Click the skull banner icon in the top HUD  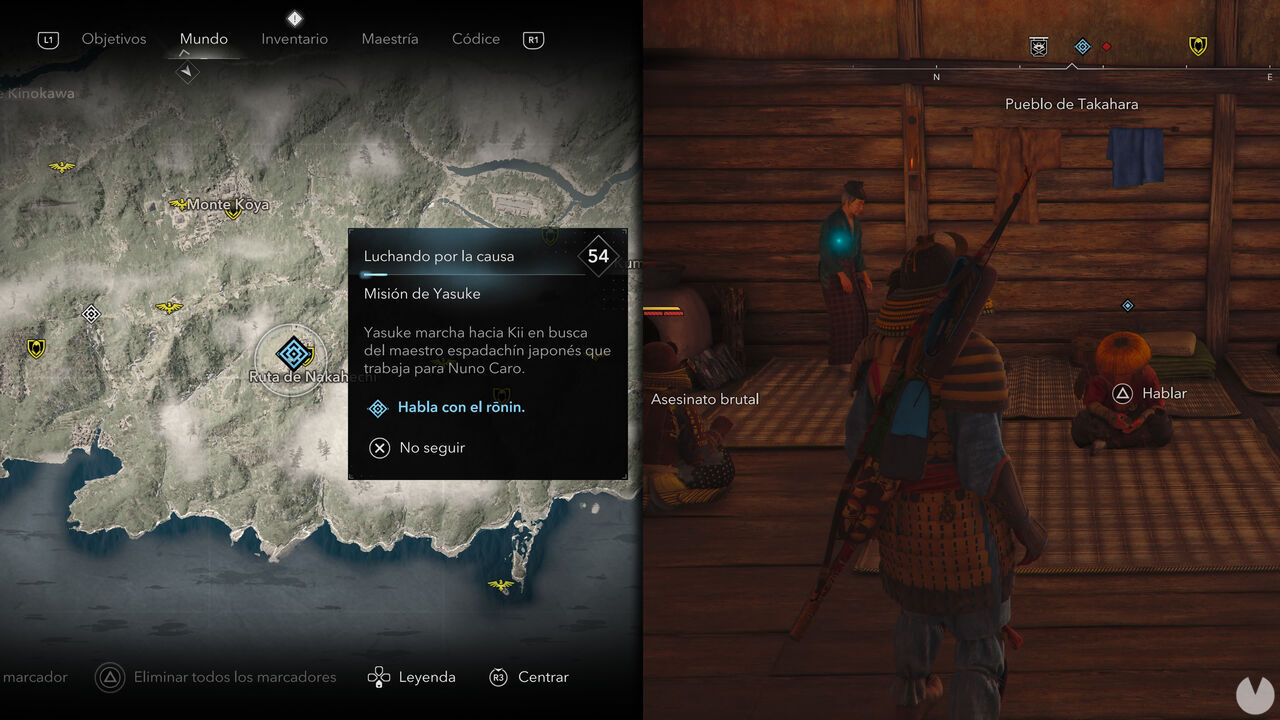(1038, 46)
